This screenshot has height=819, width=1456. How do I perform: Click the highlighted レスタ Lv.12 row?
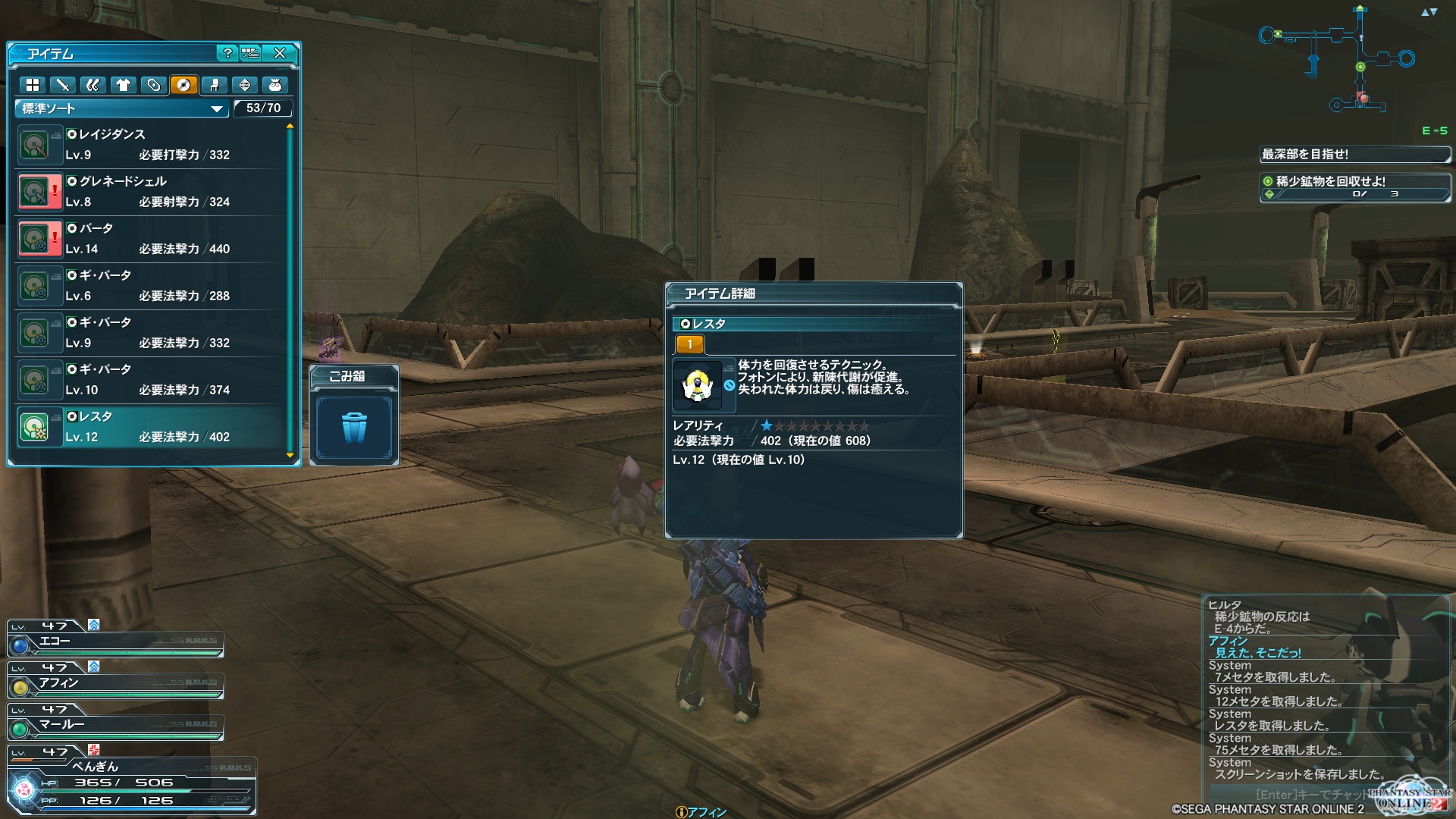(x=152, y=427)
